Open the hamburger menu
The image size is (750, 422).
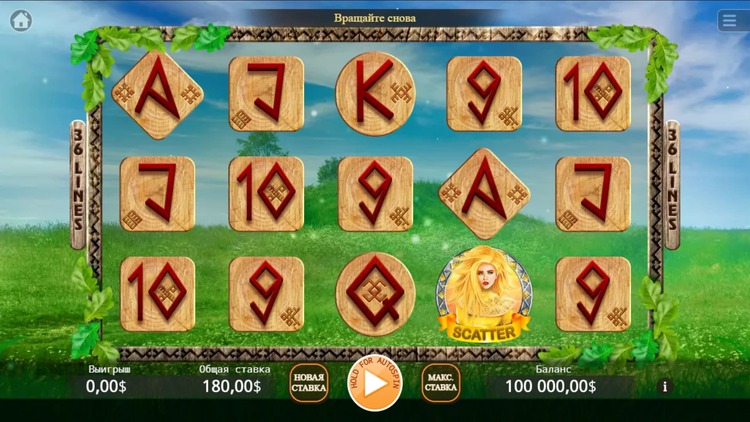[731, 21]
